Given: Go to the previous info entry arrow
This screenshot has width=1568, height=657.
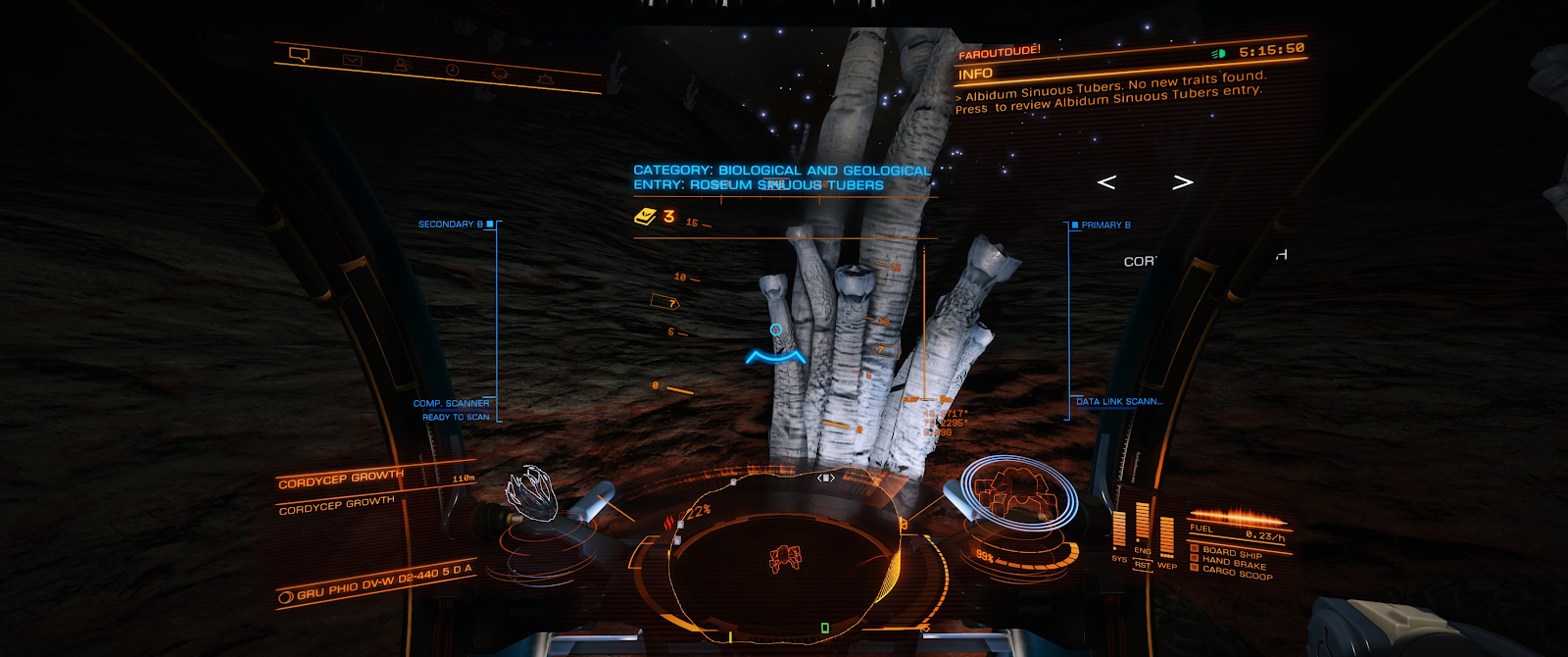Looking at the screenshot, I should 1106,182.
